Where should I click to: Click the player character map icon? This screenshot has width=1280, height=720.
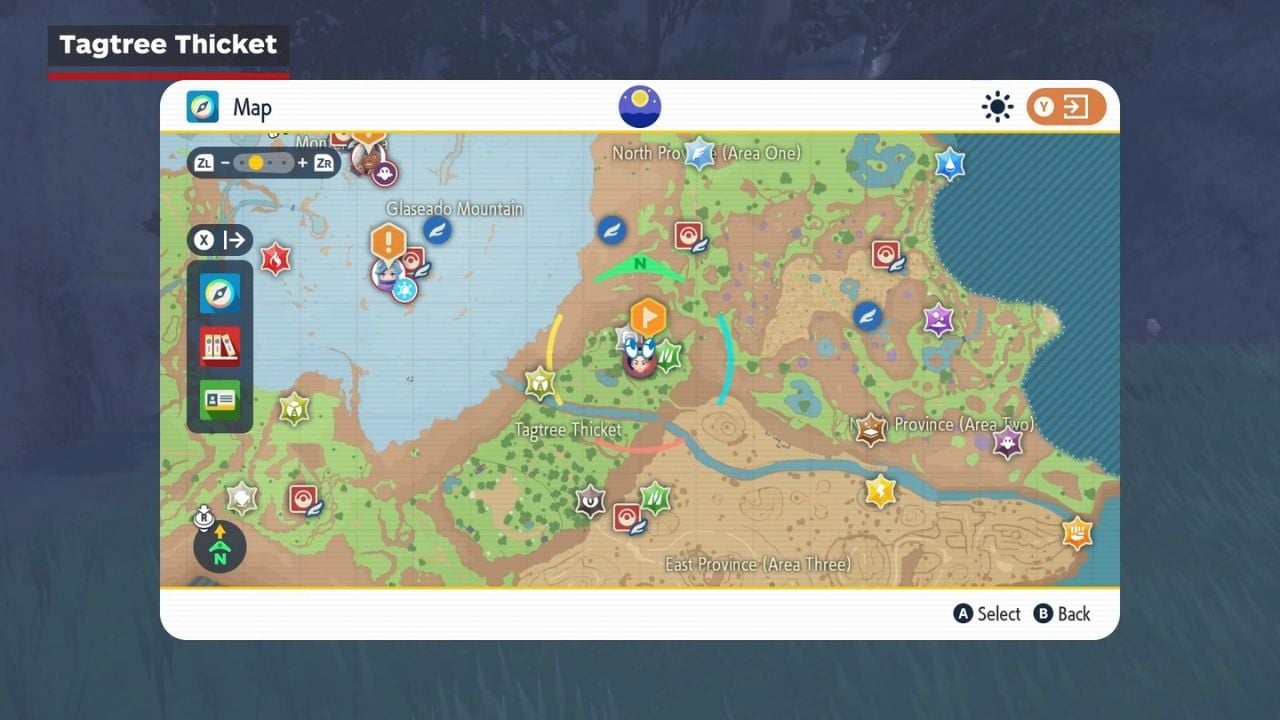pyautogui.click(x=640, y=358)
